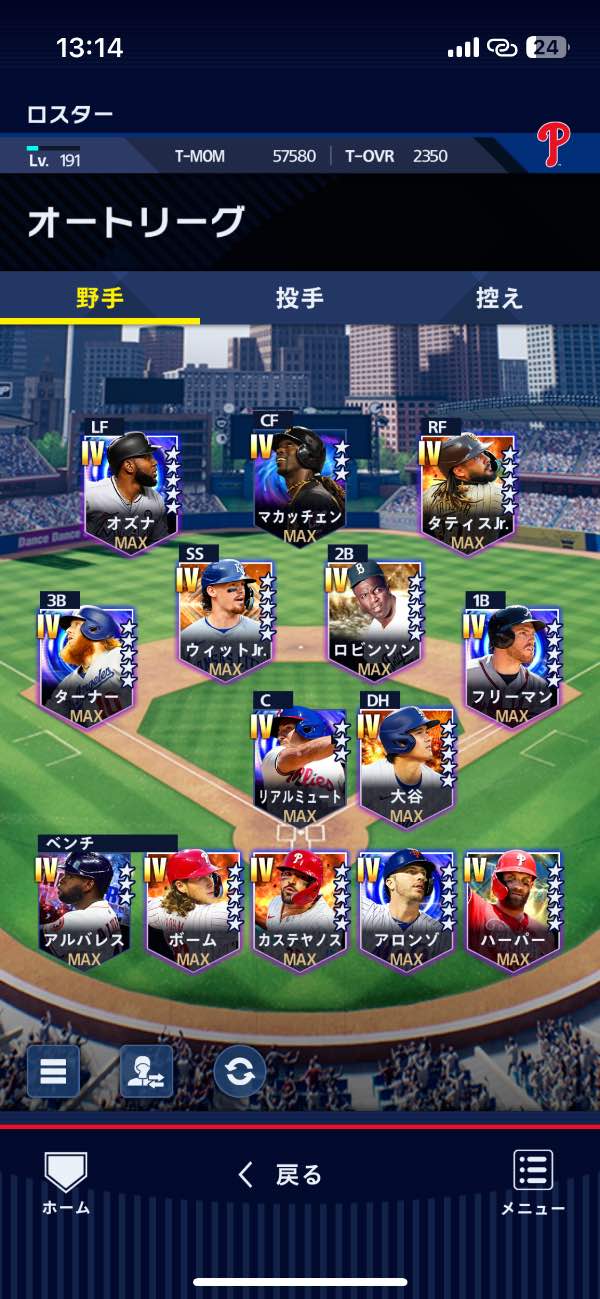
Task: Open the メニュー menu
Action: coord(533,1182)
